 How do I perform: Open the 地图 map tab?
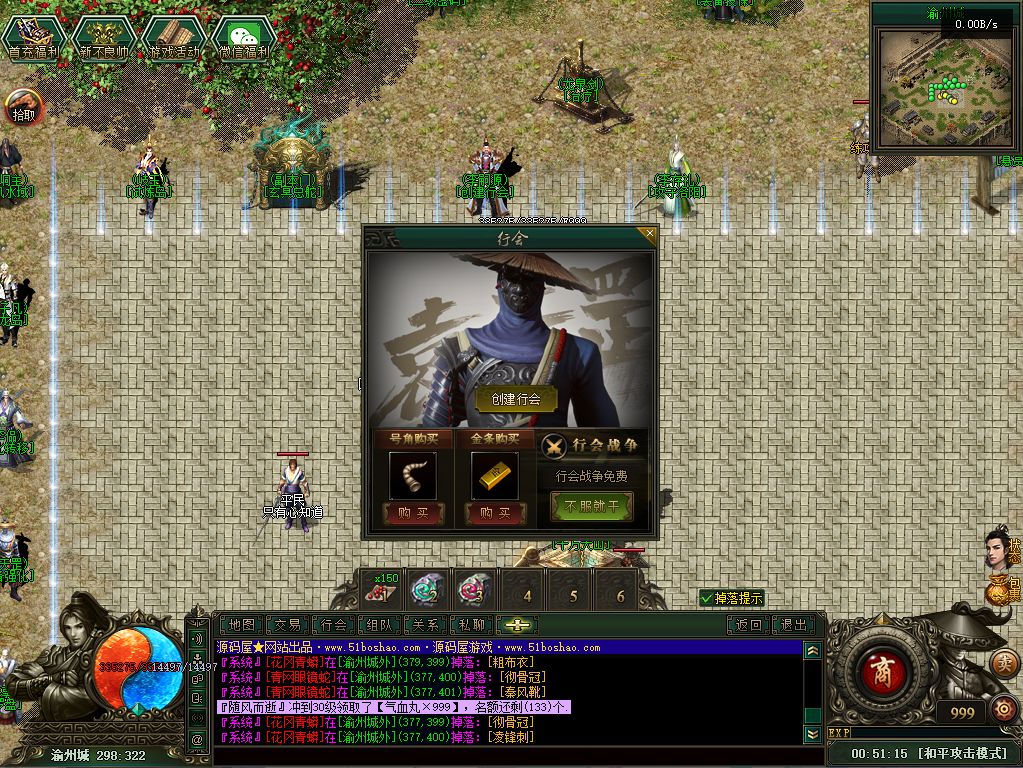(x=242, y=625)
